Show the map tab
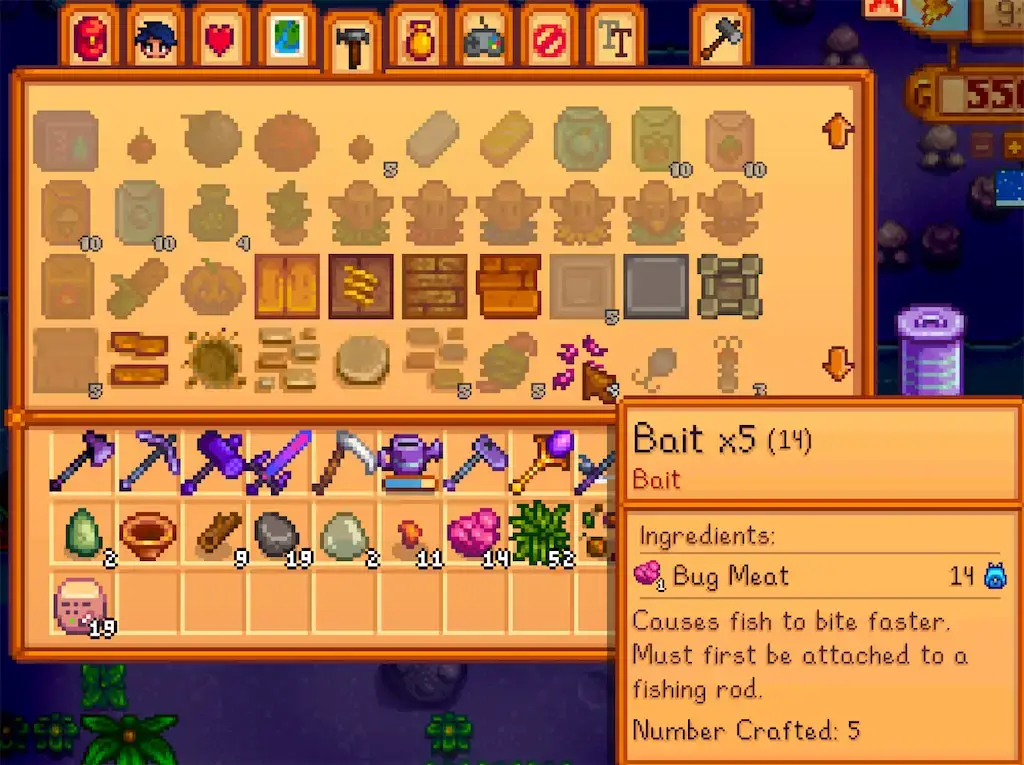Viewport: 1024px width, 765px height. point(287,38)
